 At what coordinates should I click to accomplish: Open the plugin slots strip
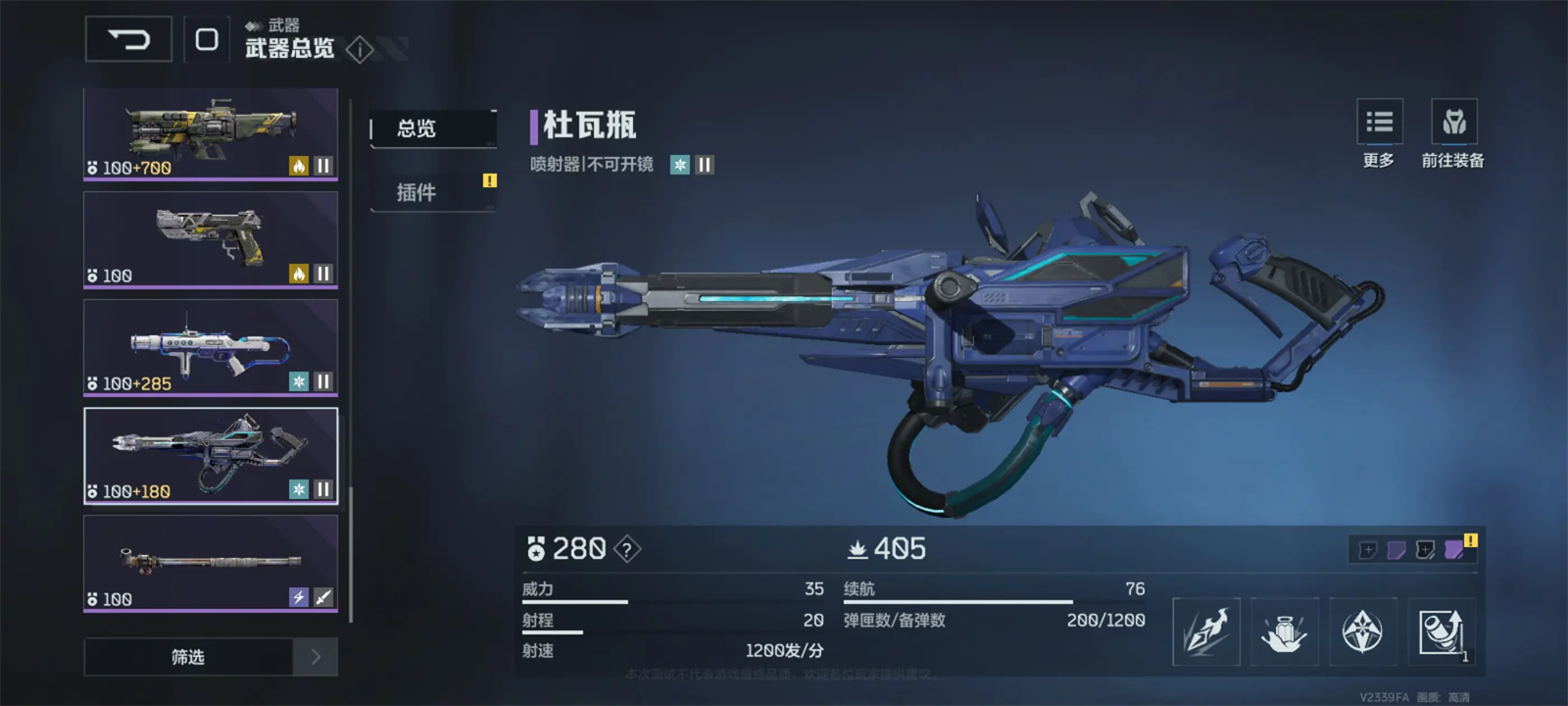click(x=1411, y=549)
